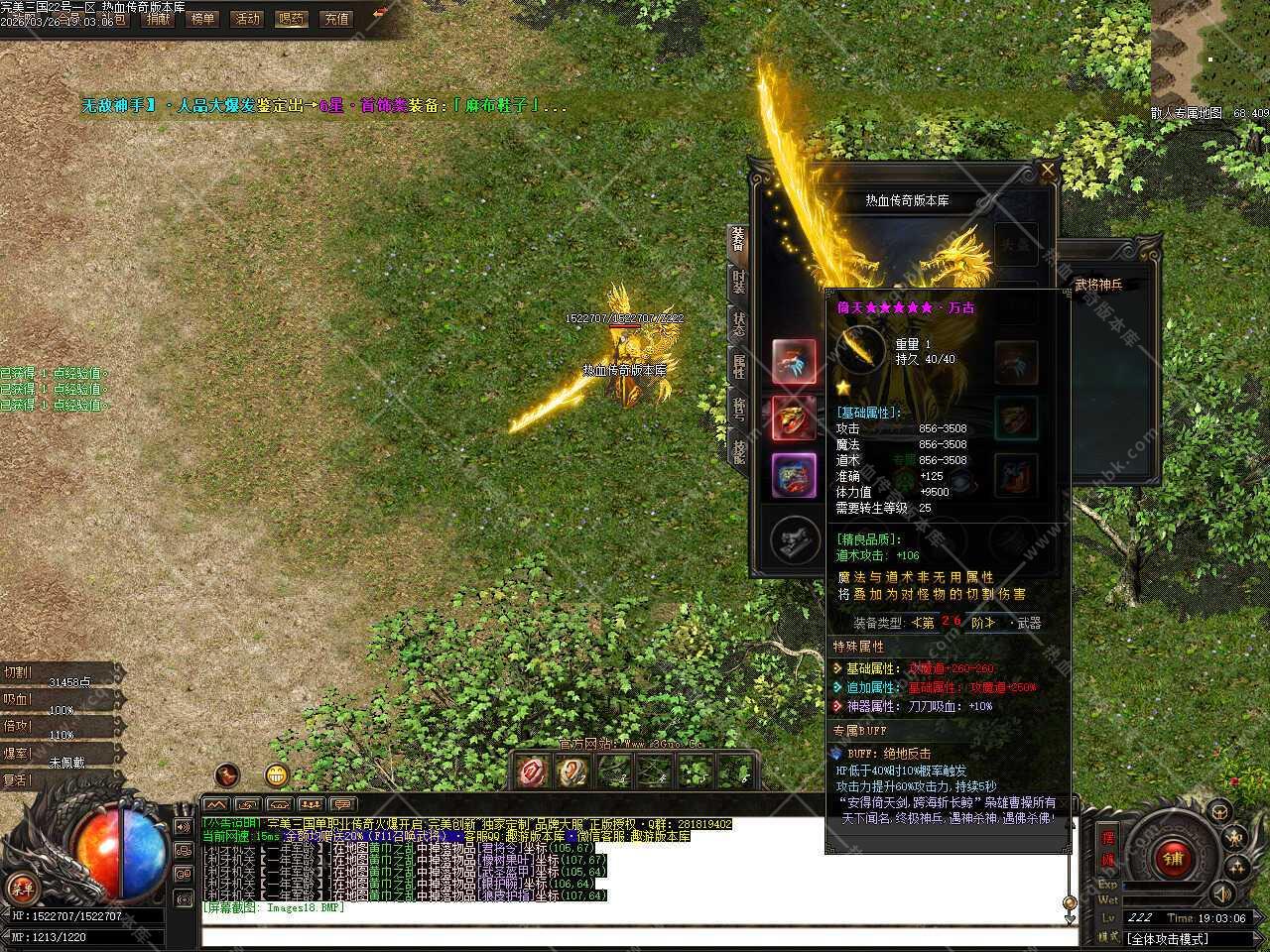Use the first red swirl hotbar item
Viewport: 1270px width, 952px height.
point(534,771)
